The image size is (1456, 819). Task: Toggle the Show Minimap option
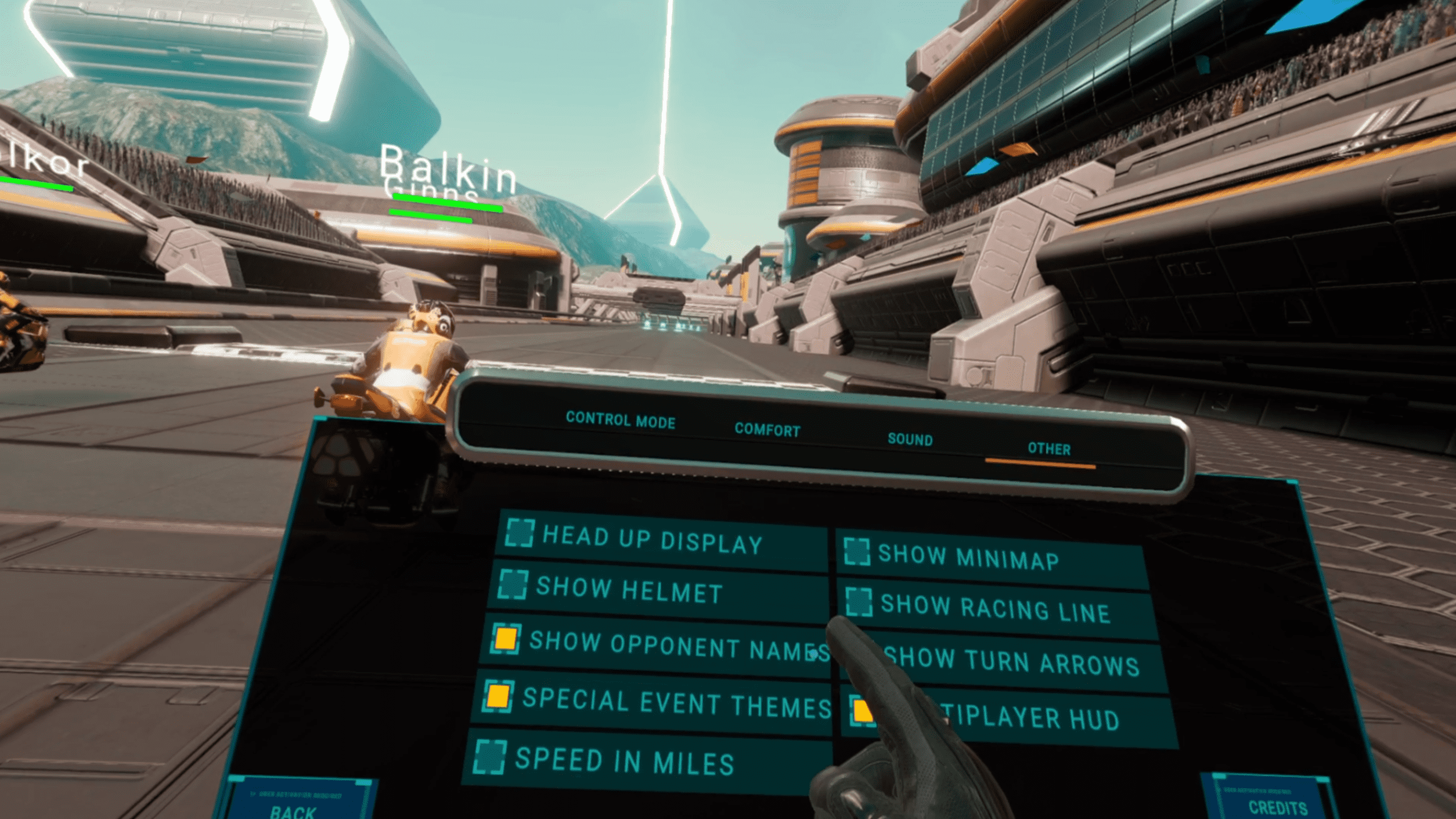point(857,551)
